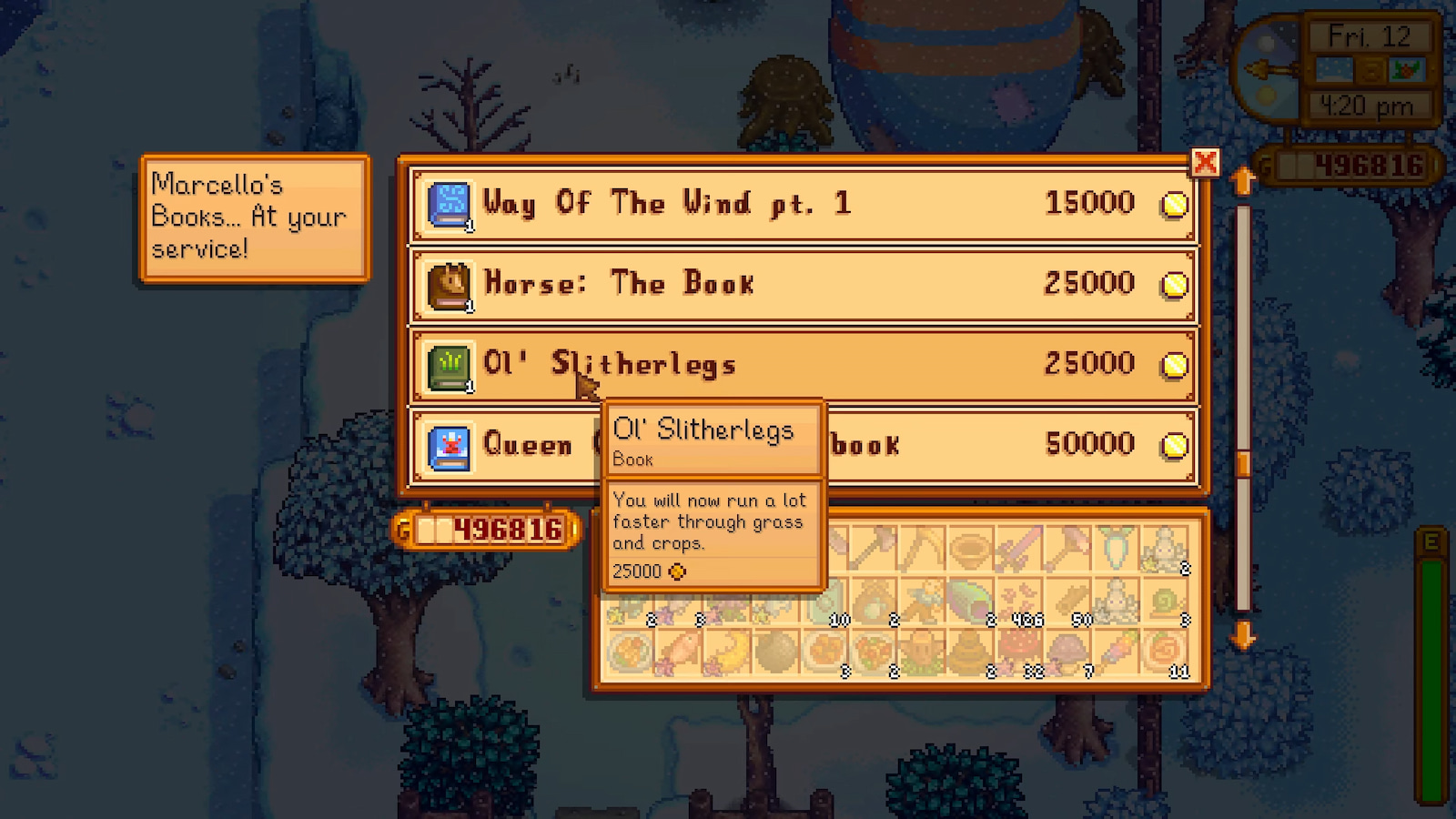The width and height of the screenshot is (1456, 819).
Task: Click the festival icon on the clock display
Action: (x=1407, y=69)
